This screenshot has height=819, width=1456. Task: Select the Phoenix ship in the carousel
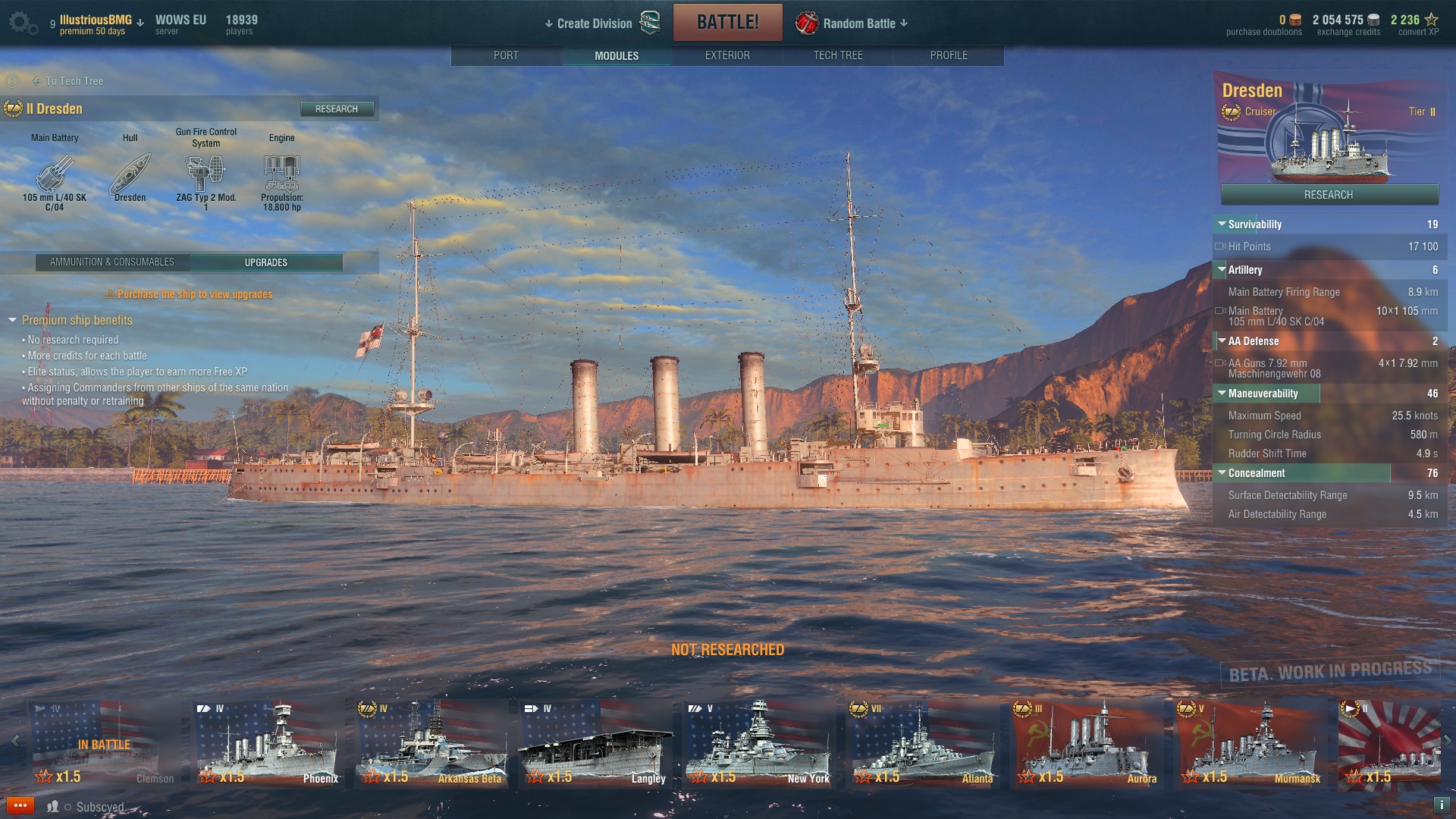pyautogui.click(x=267, y=745)
